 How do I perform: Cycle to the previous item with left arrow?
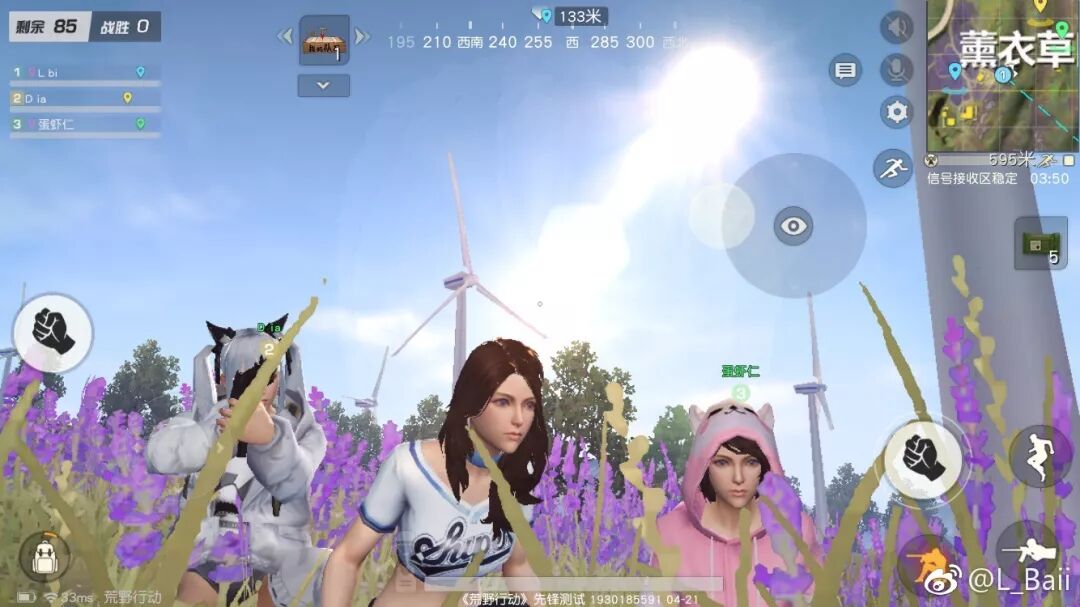[x=285, y=37]
